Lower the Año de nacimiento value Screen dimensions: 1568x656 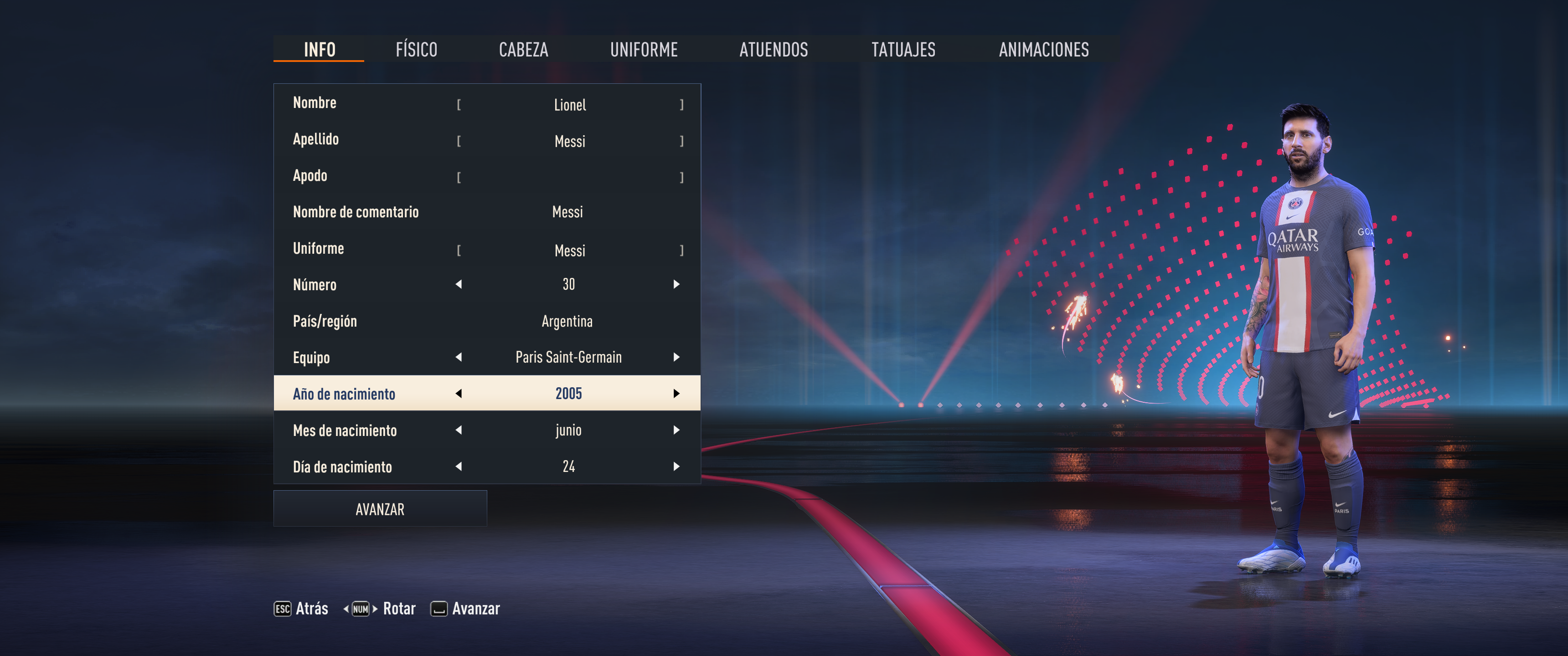459,394
